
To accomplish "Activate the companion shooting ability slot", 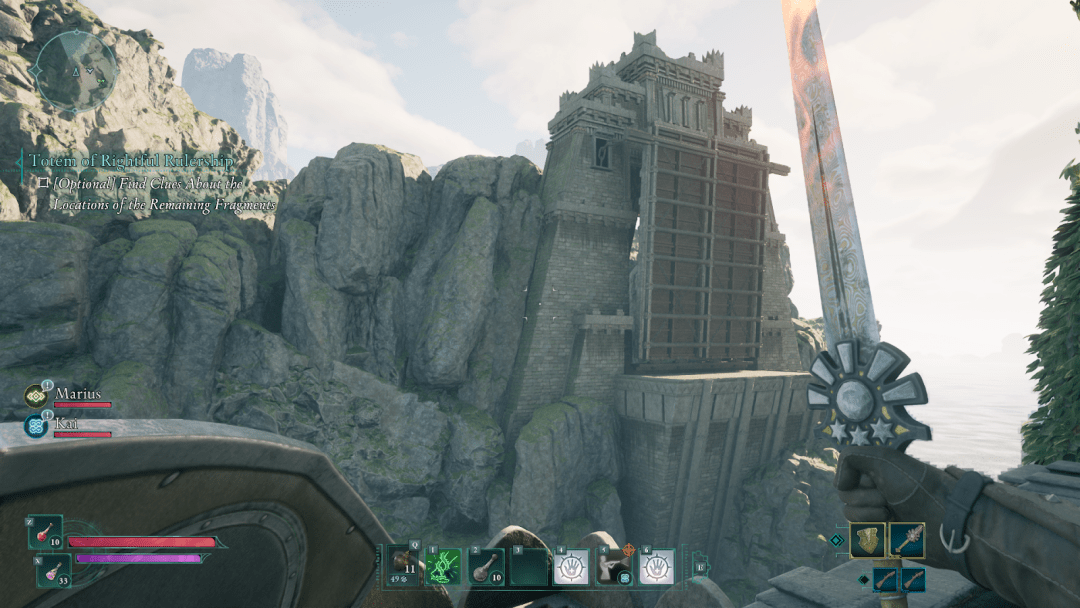I will [614, 566].
